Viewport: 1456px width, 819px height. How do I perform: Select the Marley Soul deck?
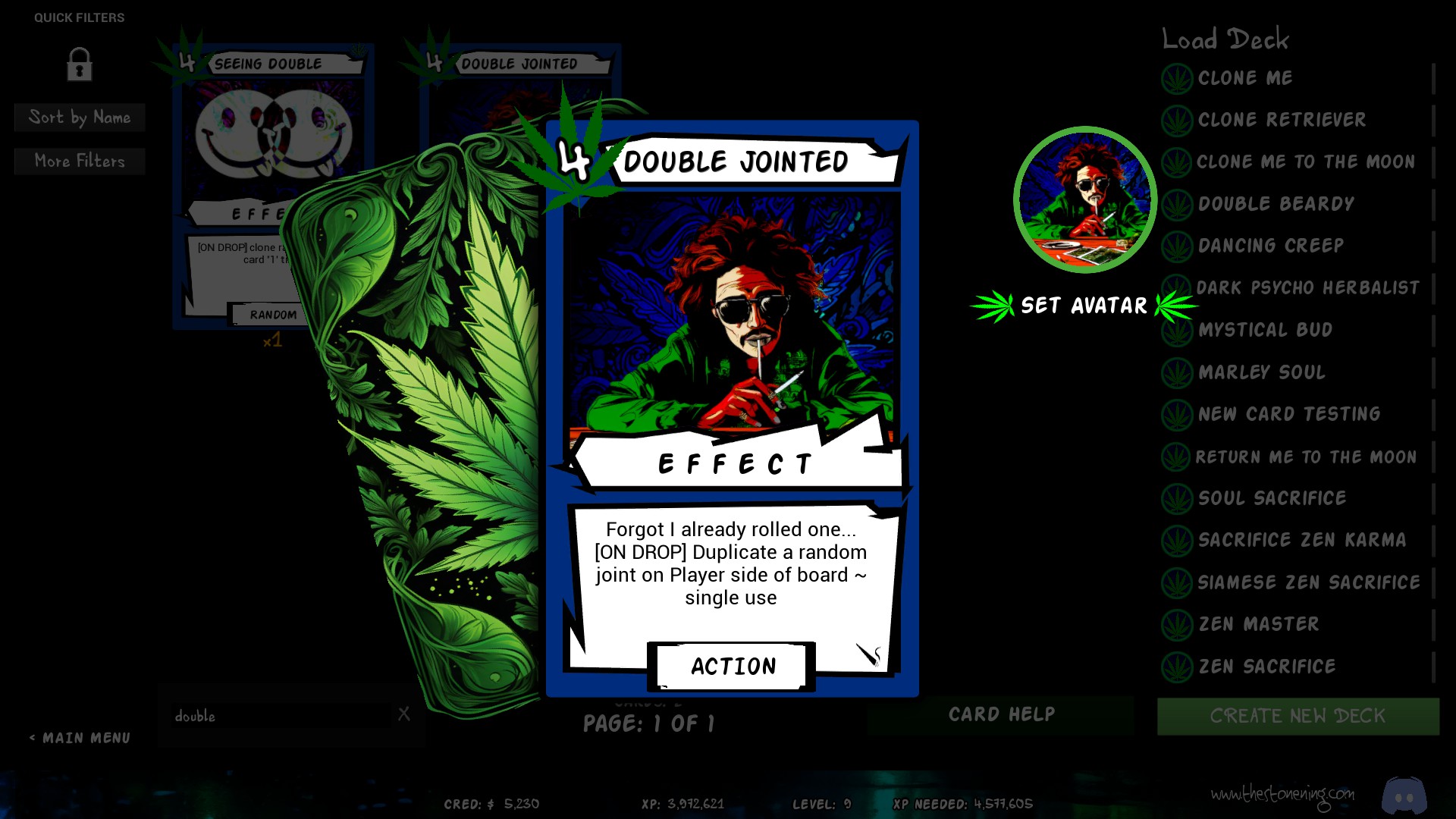pyautogui.click(x=1261, y=372)
